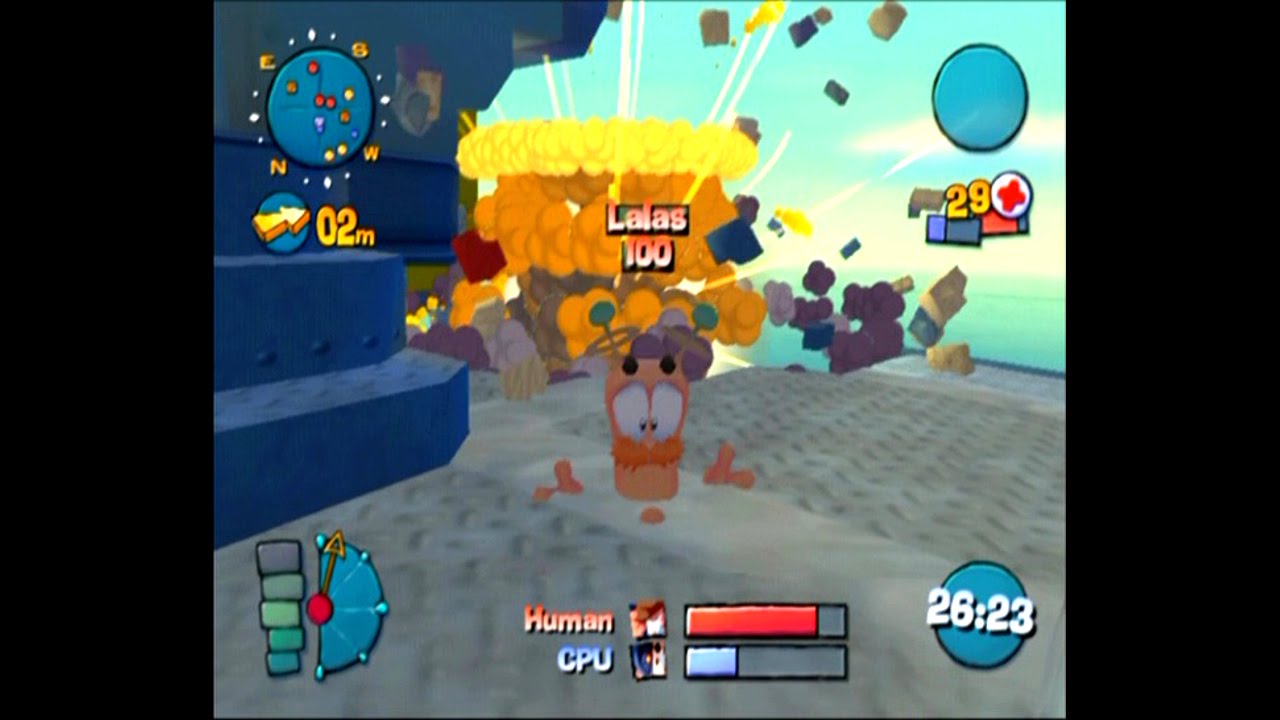Select the yellow arrow distance indicator icon

coord(281,223)
